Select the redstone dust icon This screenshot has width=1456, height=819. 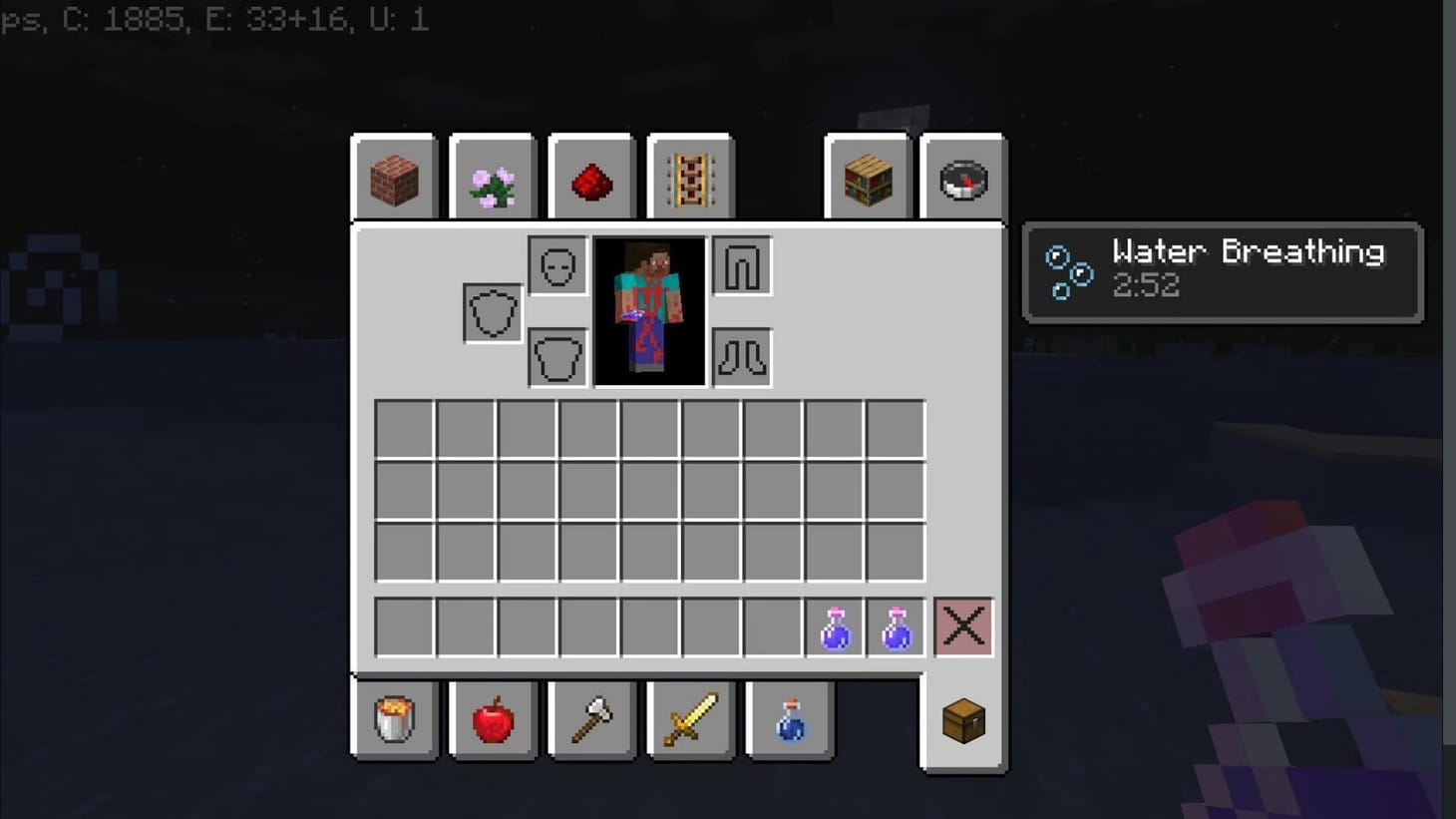[x=591, y=178]
